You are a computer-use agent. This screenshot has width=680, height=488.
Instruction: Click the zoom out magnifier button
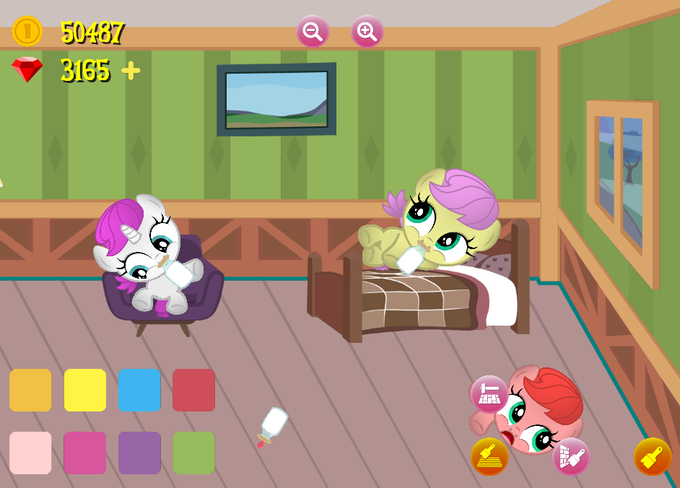(x=312, y=31)
